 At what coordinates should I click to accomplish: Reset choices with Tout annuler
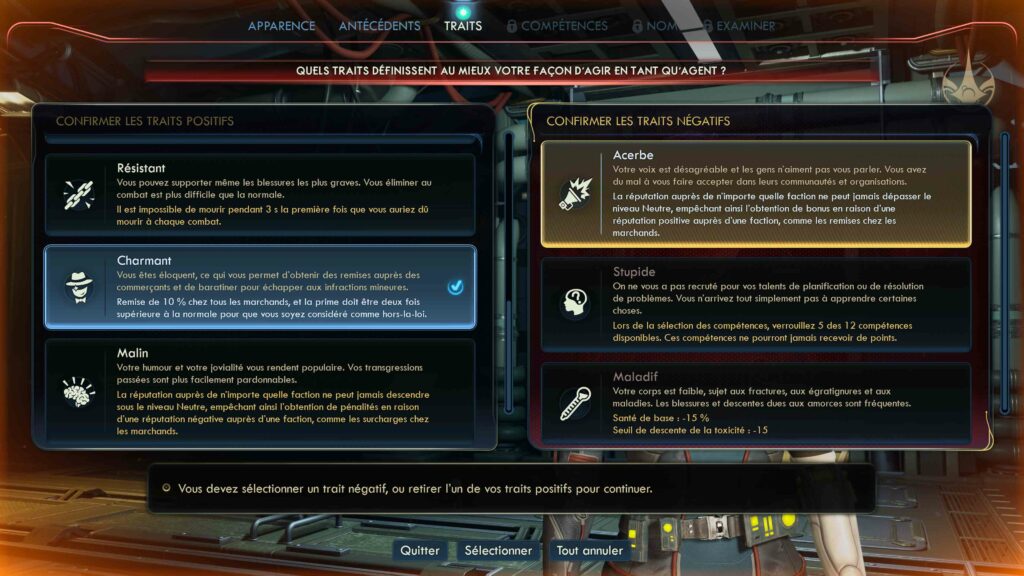[590, 550]
